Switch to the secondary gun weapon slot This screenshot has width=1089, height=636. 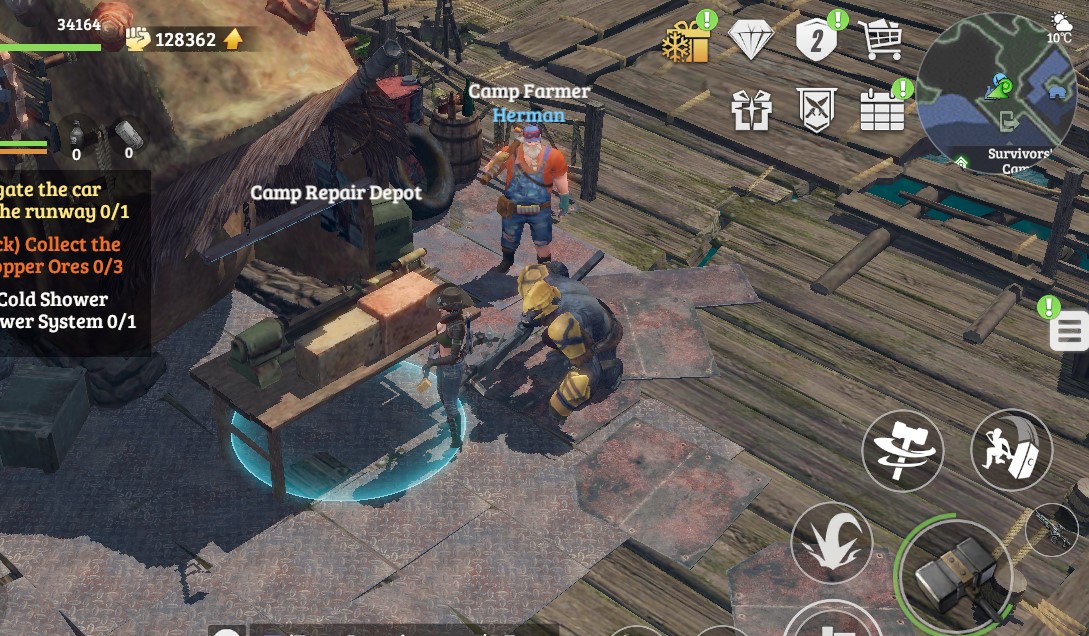point(1051,528)
